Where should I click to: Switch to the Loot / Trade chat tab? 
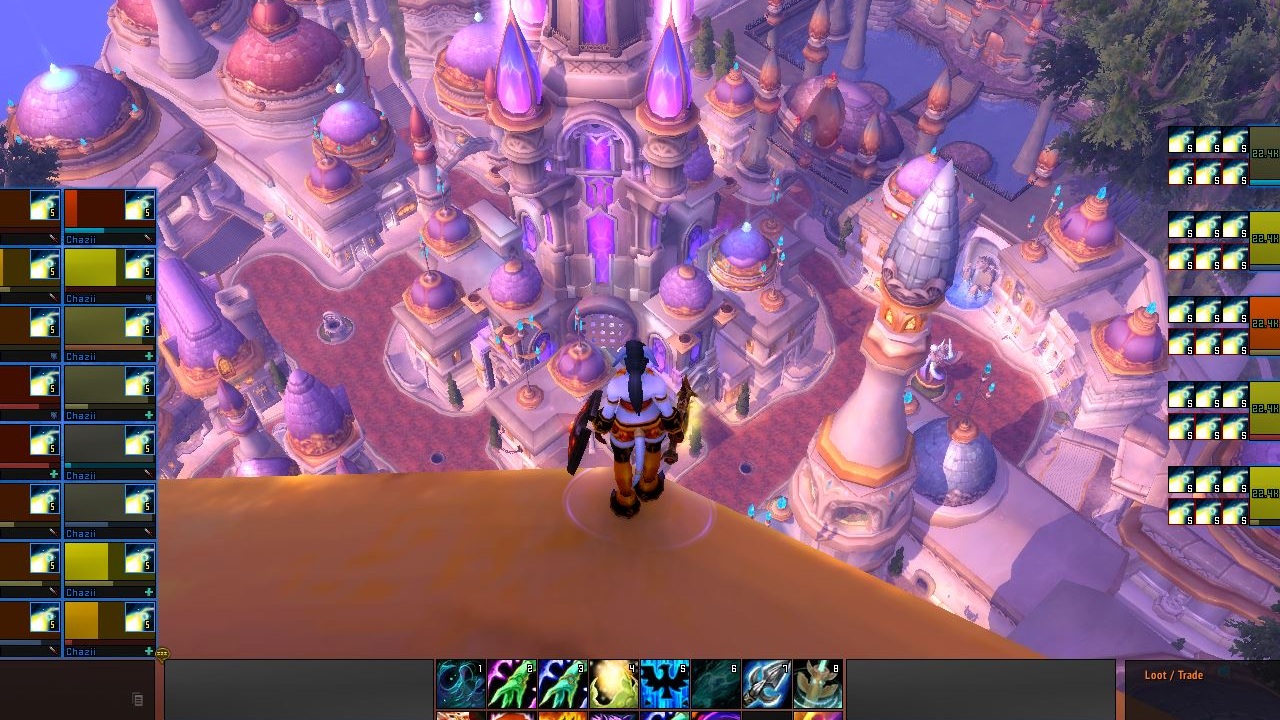[x=1175, y=675]
